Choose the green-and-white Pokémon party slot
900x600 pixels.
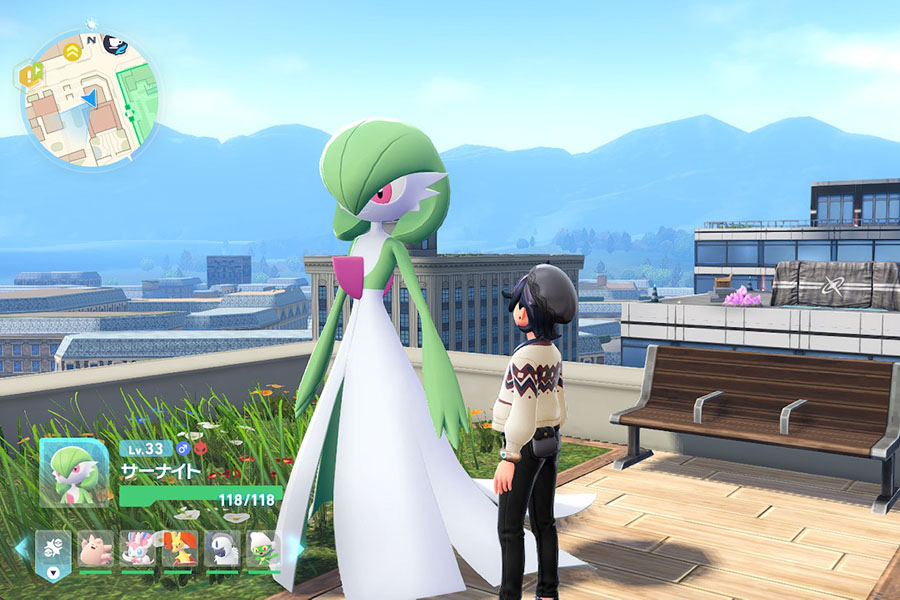262,548
